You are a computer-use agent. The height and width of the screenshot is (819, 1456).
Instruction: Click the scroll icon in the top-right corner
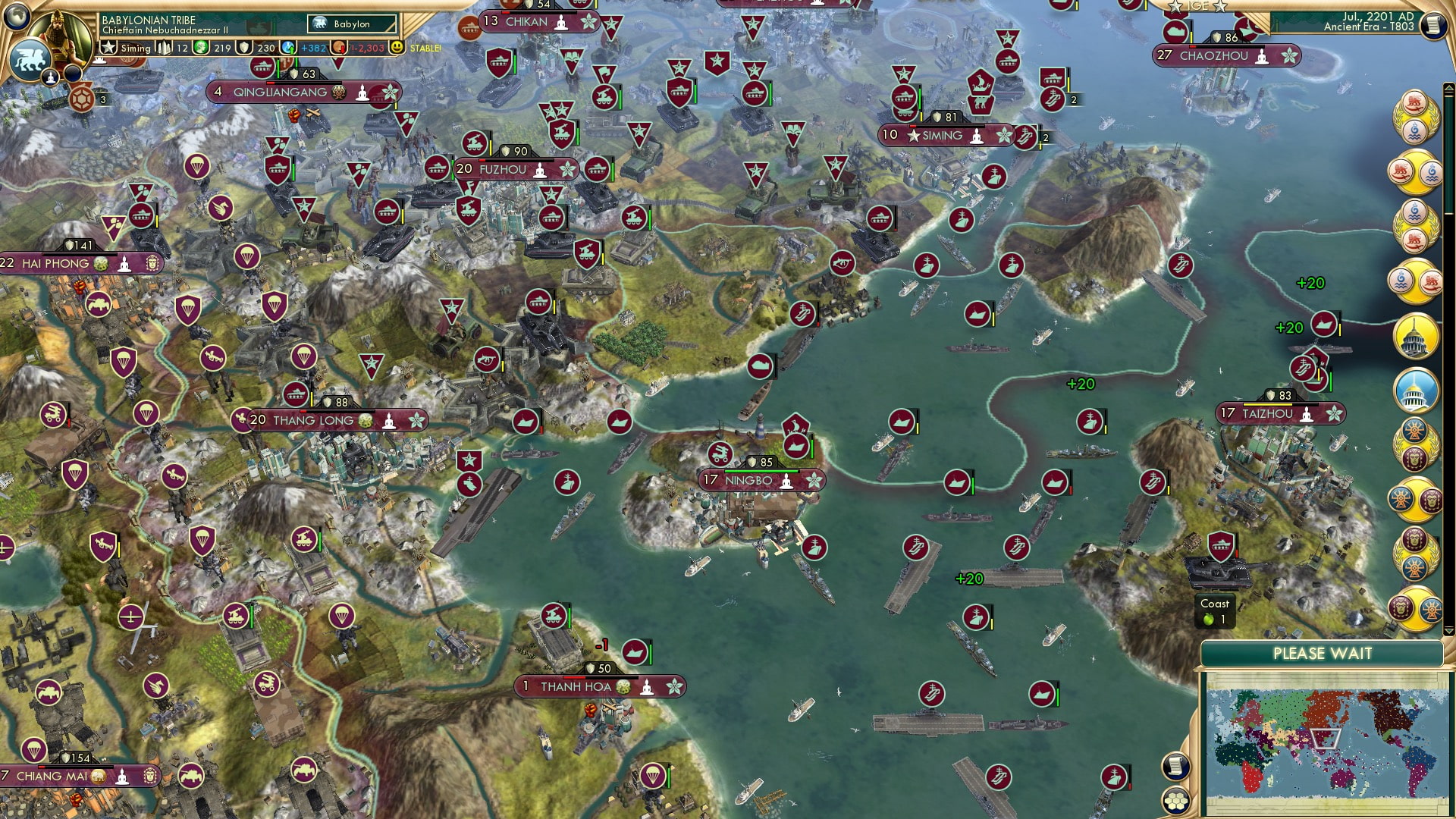tap(1432, 25)
